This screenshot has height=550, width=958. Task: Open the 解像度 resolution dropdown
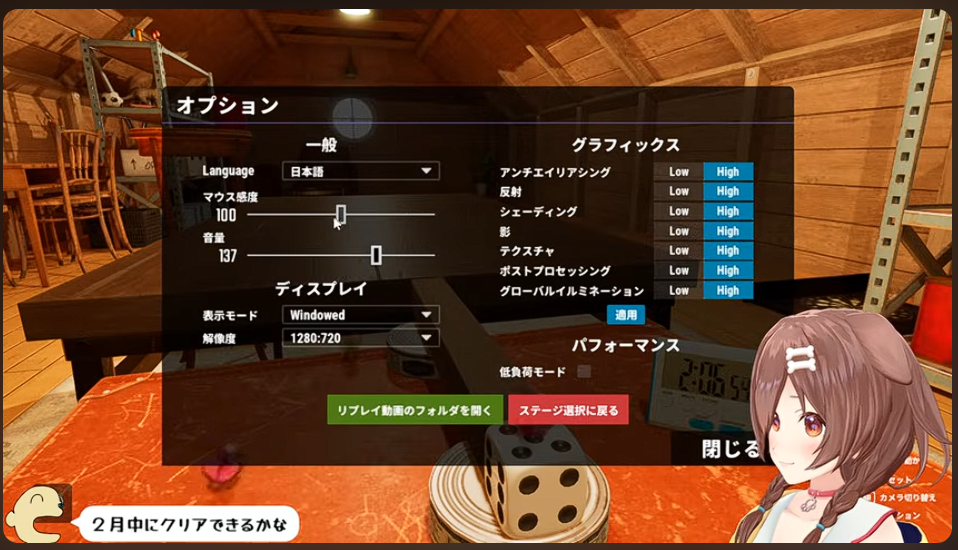[x=360, y=338]
